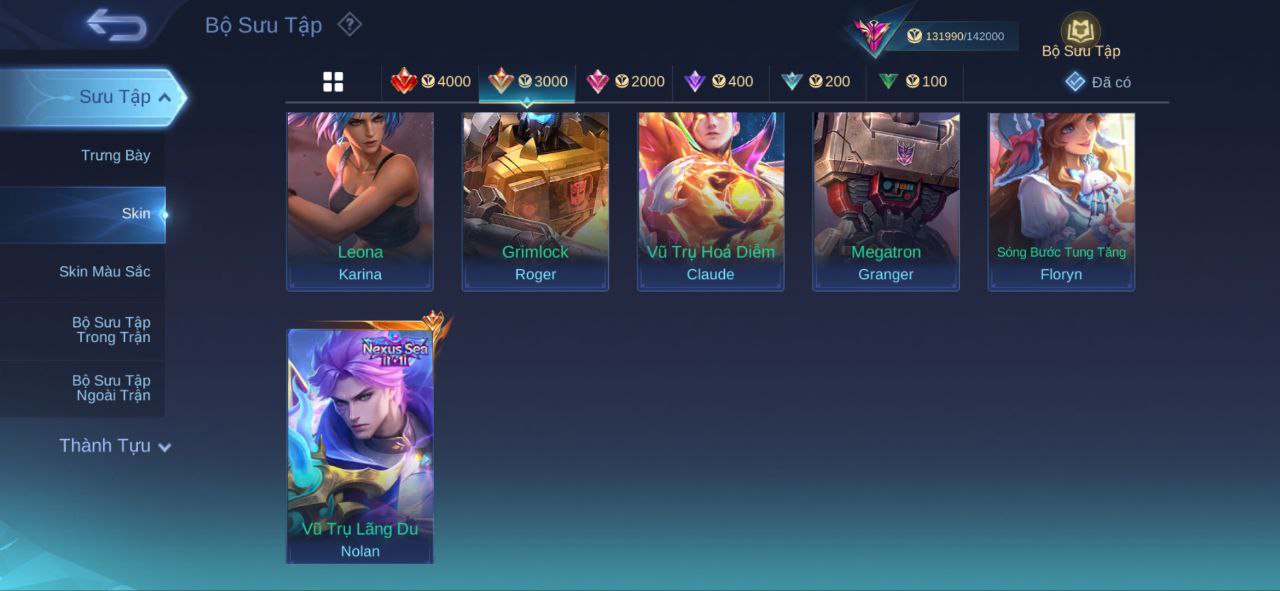Show all skins with the grid filter
1280x591 pixels.
click(x=333, y=82)
